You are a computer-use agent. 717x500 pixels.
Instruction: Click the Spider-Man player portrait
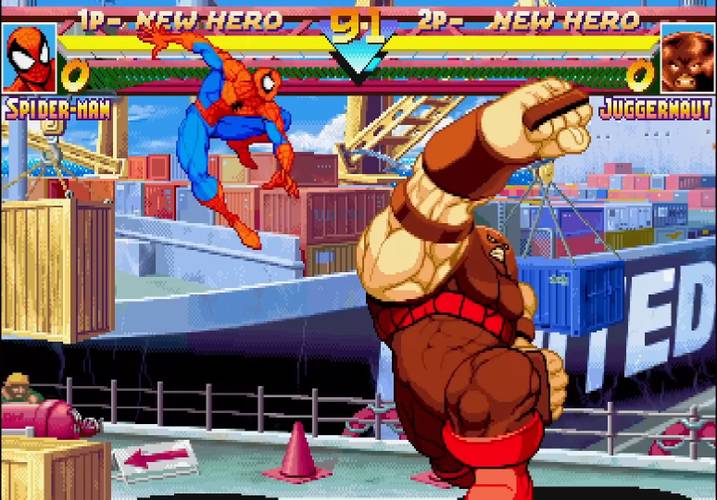click(x=29, y=58)
